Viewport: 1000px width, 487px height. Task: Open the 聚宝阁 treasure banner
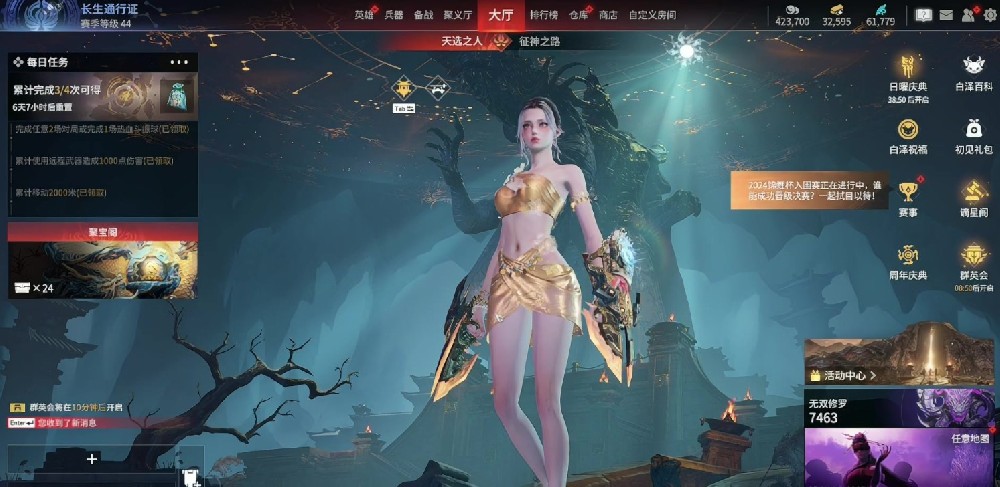click(x=103, y=260)
